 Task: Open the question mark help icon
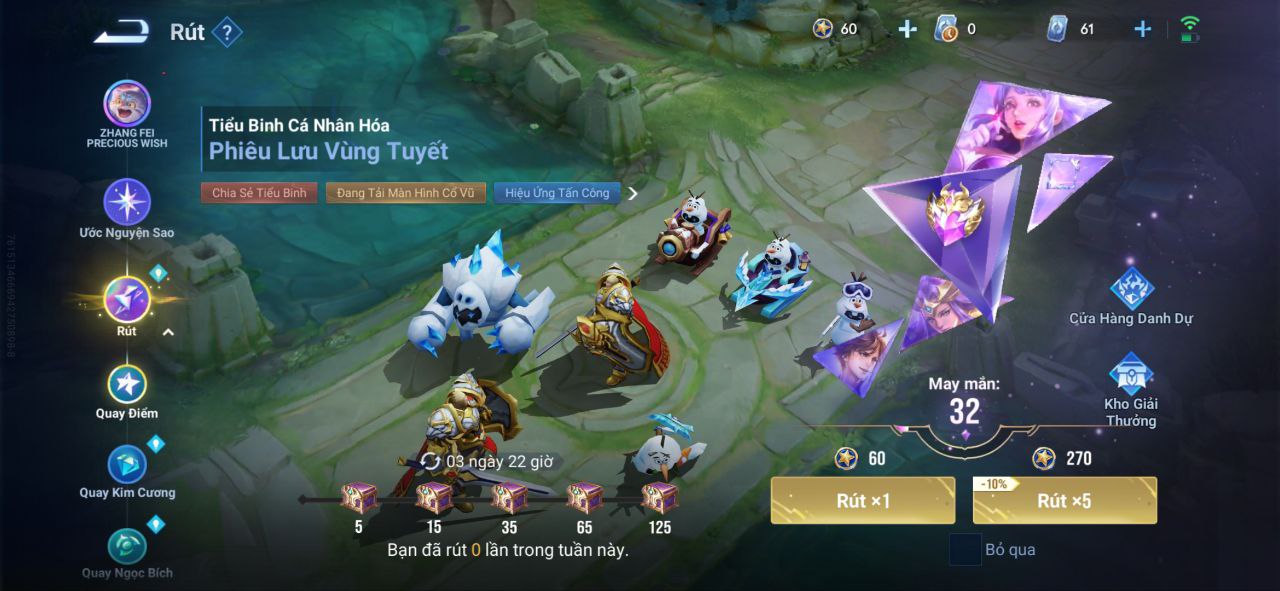[227, 33]
